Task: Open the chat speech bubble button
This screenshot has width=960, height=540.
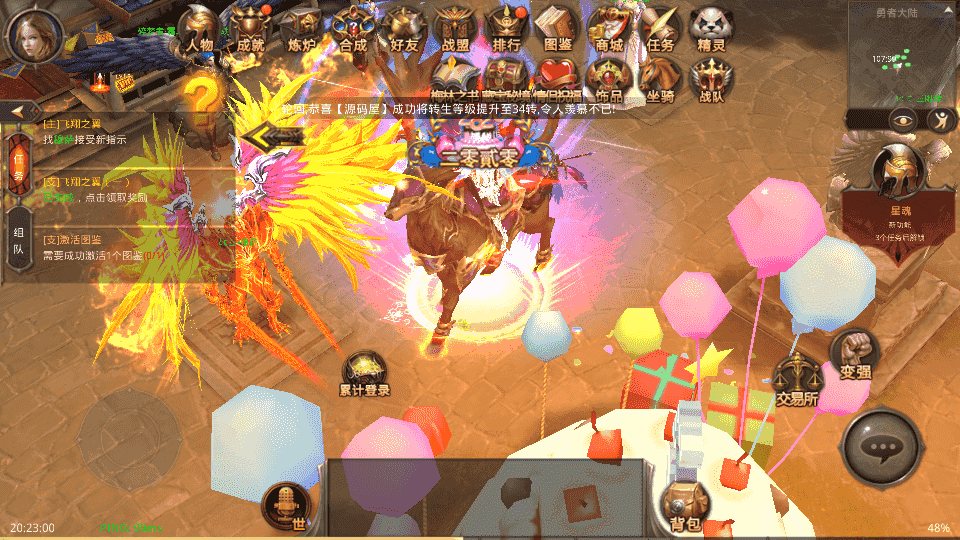Action: [882, 449]
